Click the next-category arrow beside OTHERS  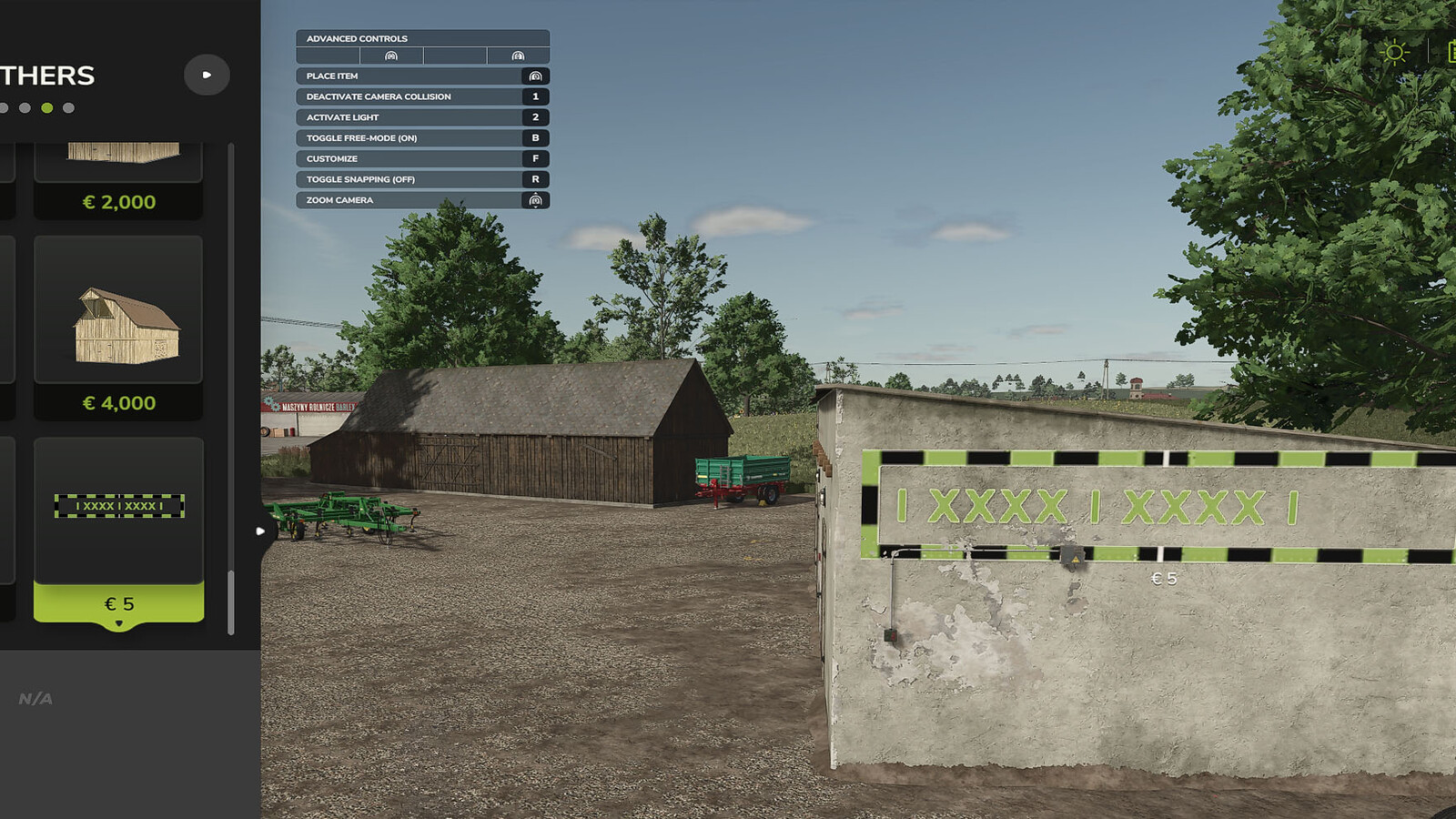click(207, 75)
